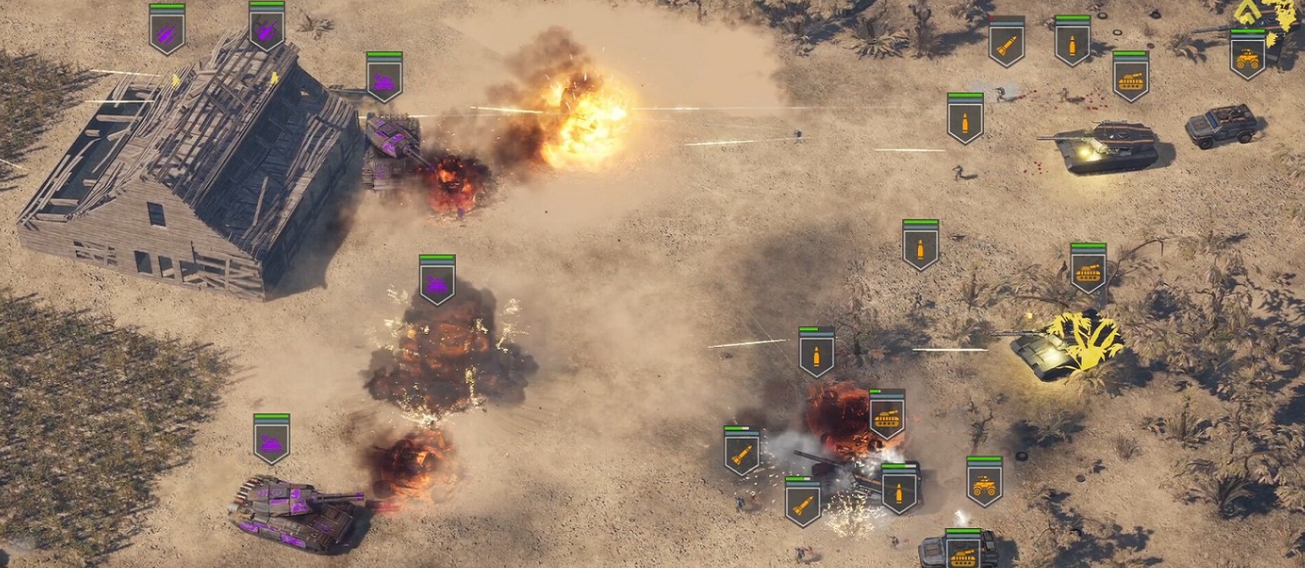The width and height of the screenshot is (1305, 568).
Task: Pick the purple tank badge over the dark smoke cloud
Action: pos(437,281)
